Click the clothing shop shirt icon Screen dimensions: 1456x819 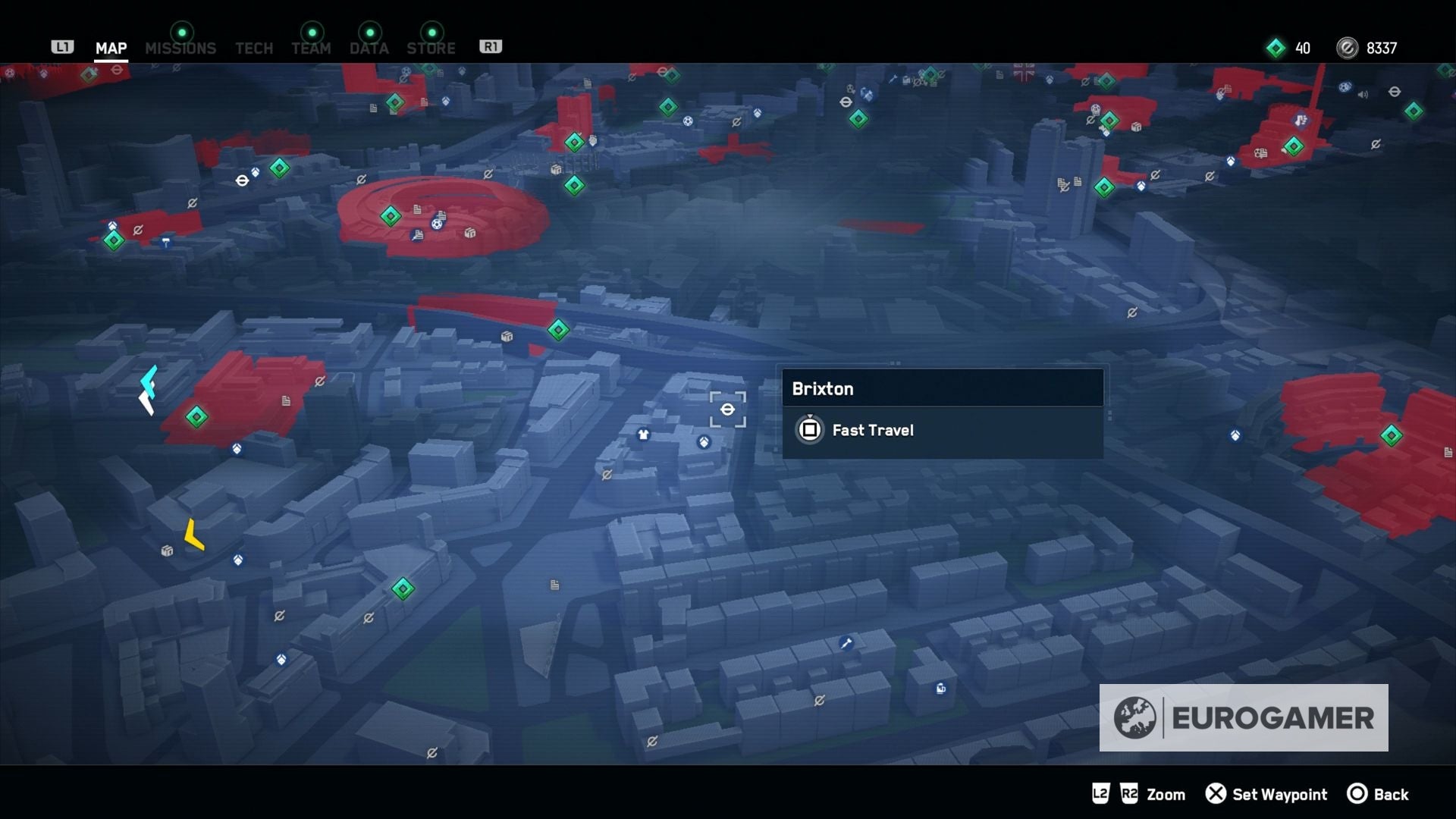tap(644, 435)
